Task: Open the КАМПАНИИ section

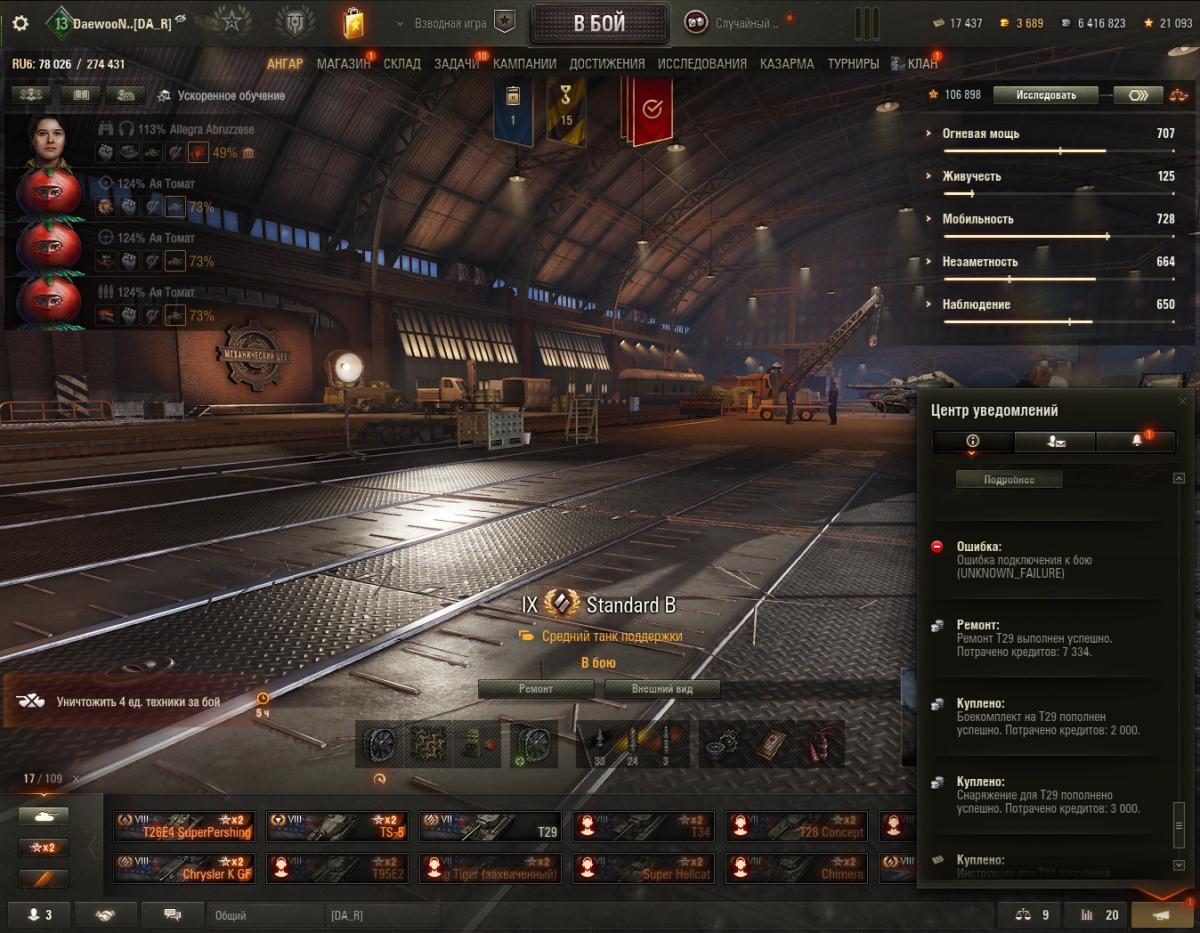Action: (x=524, y=63)
